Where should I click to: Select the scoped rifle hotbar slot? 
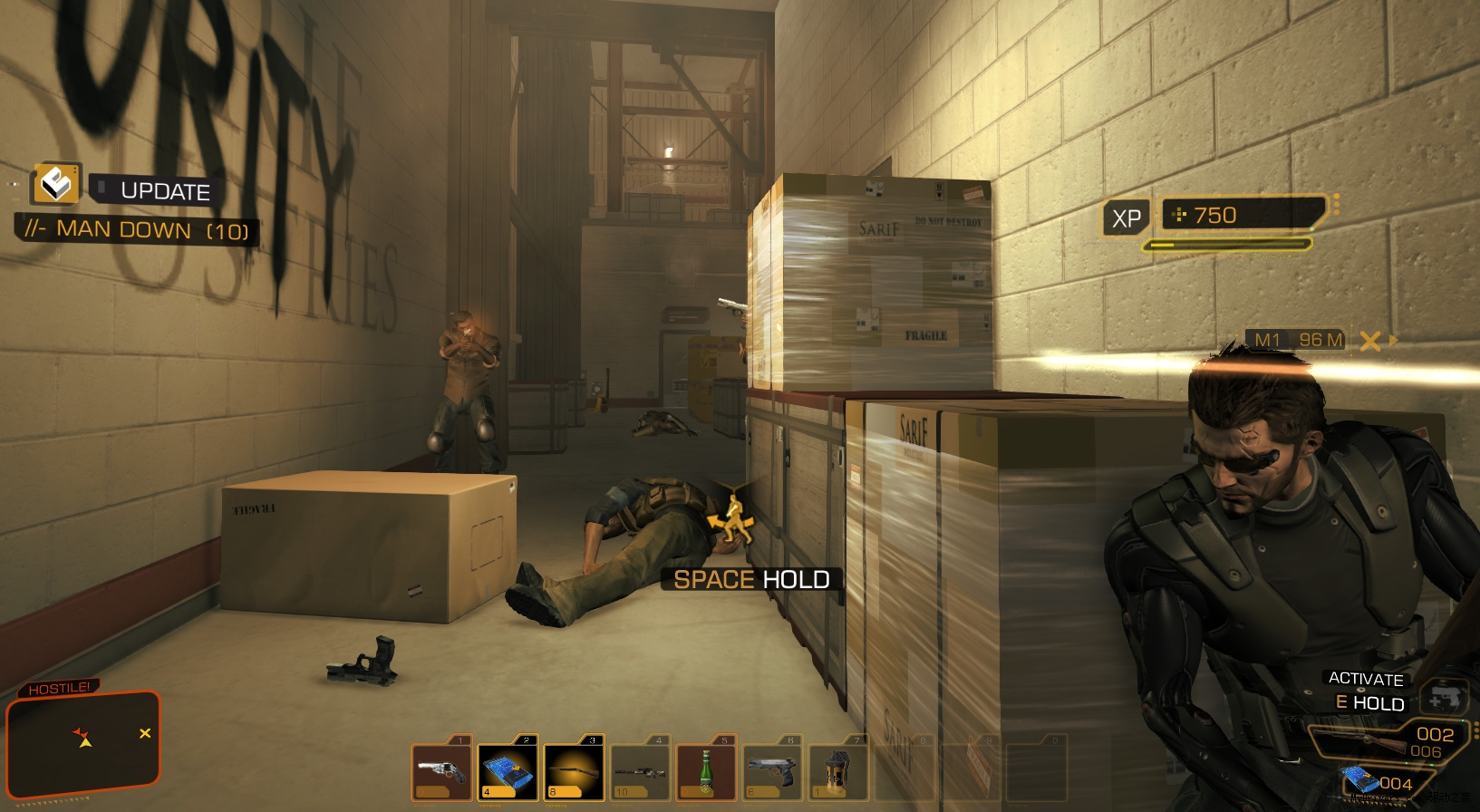click(640, 772)
